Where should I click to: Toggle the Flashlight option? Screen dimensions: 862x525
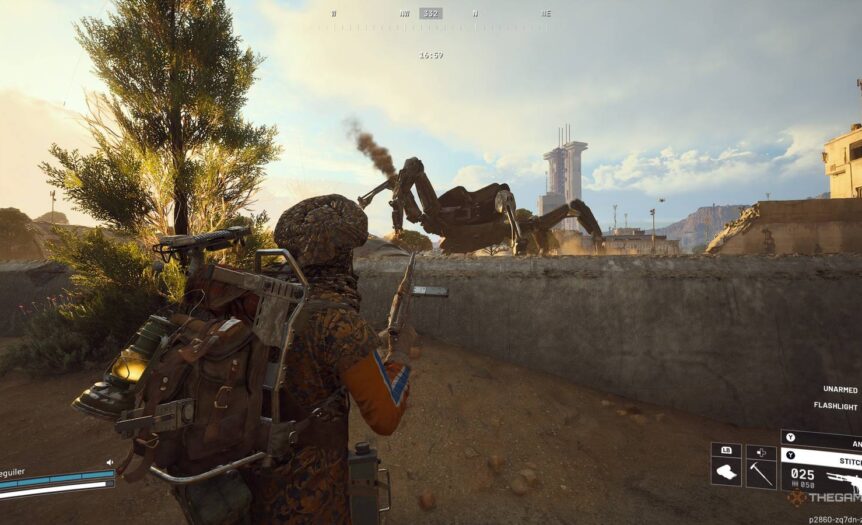(x=838, y=407)
